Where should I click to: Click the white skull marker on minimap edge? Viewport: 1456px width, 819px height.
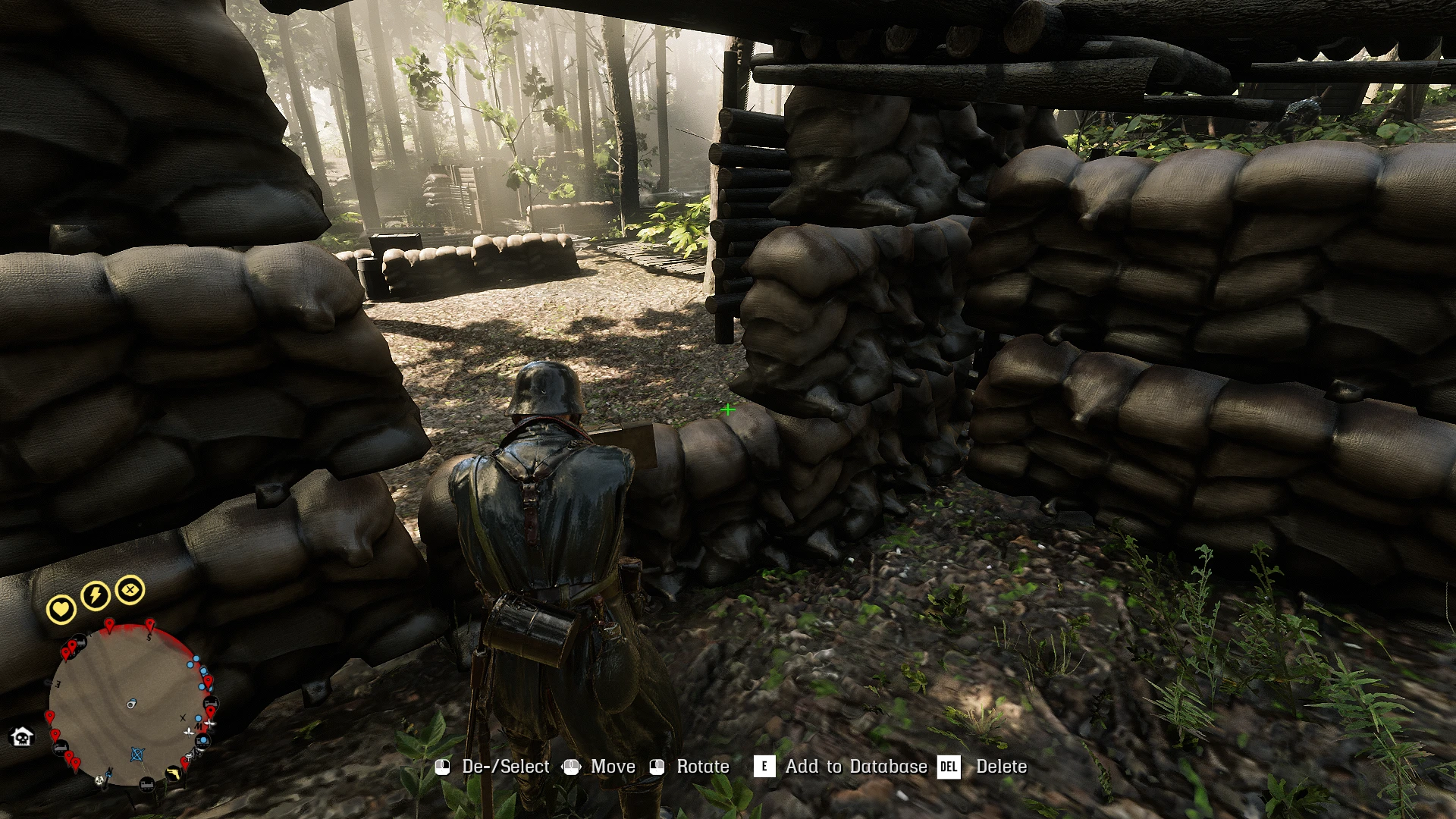coord(100,780)
